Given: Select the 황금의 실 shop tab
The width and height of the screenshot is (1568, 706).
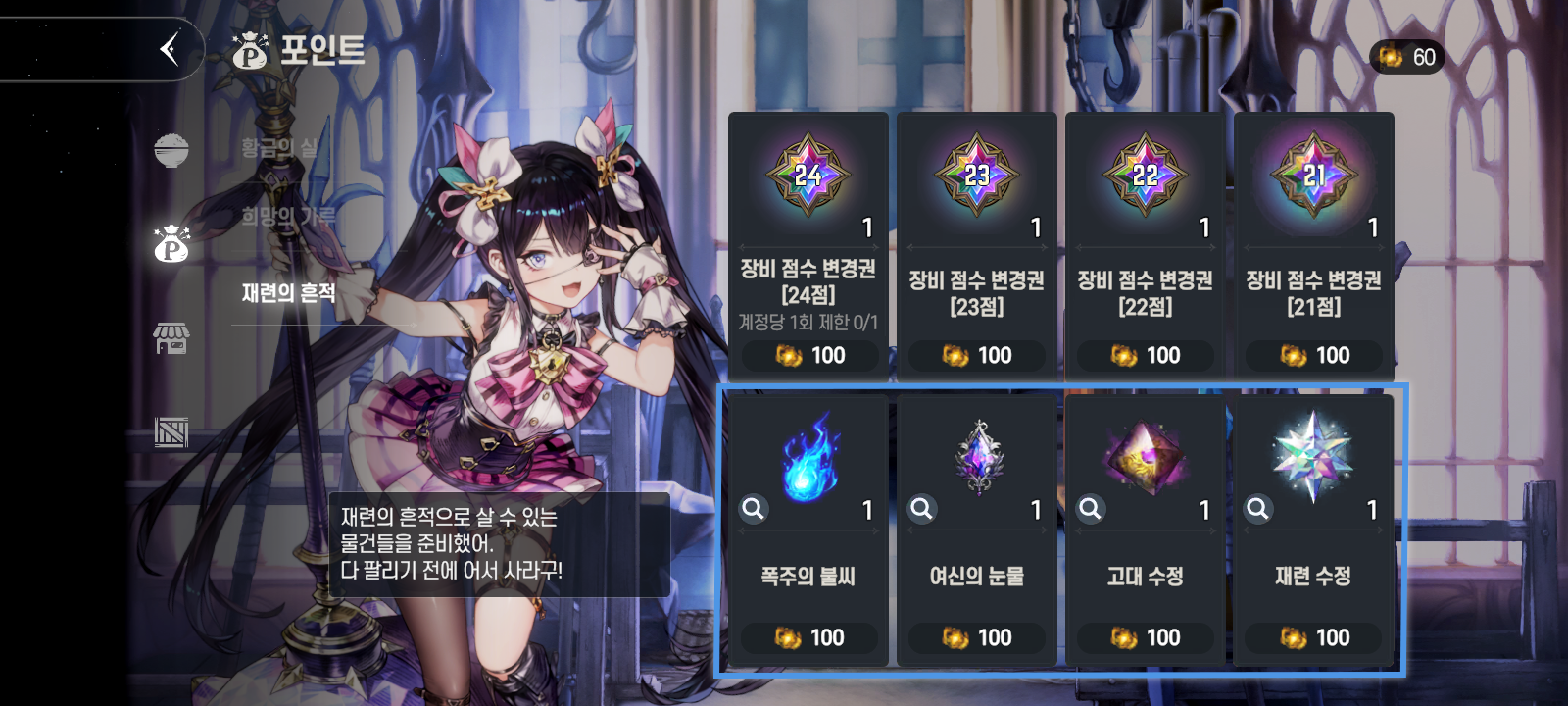Looking at the screenshot, I should point(280,148).
